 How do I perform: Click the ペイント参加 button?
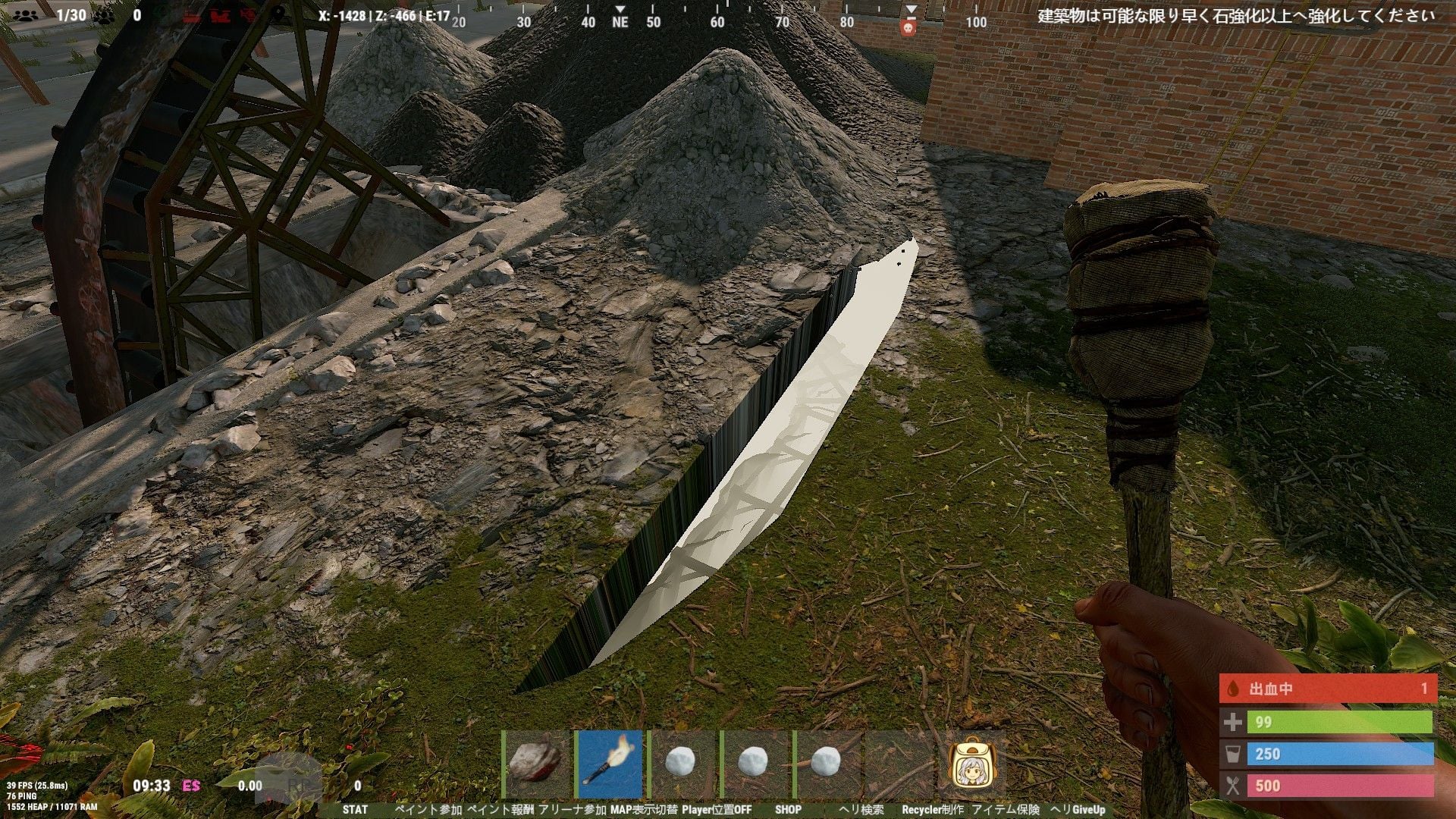pos(428,810)
